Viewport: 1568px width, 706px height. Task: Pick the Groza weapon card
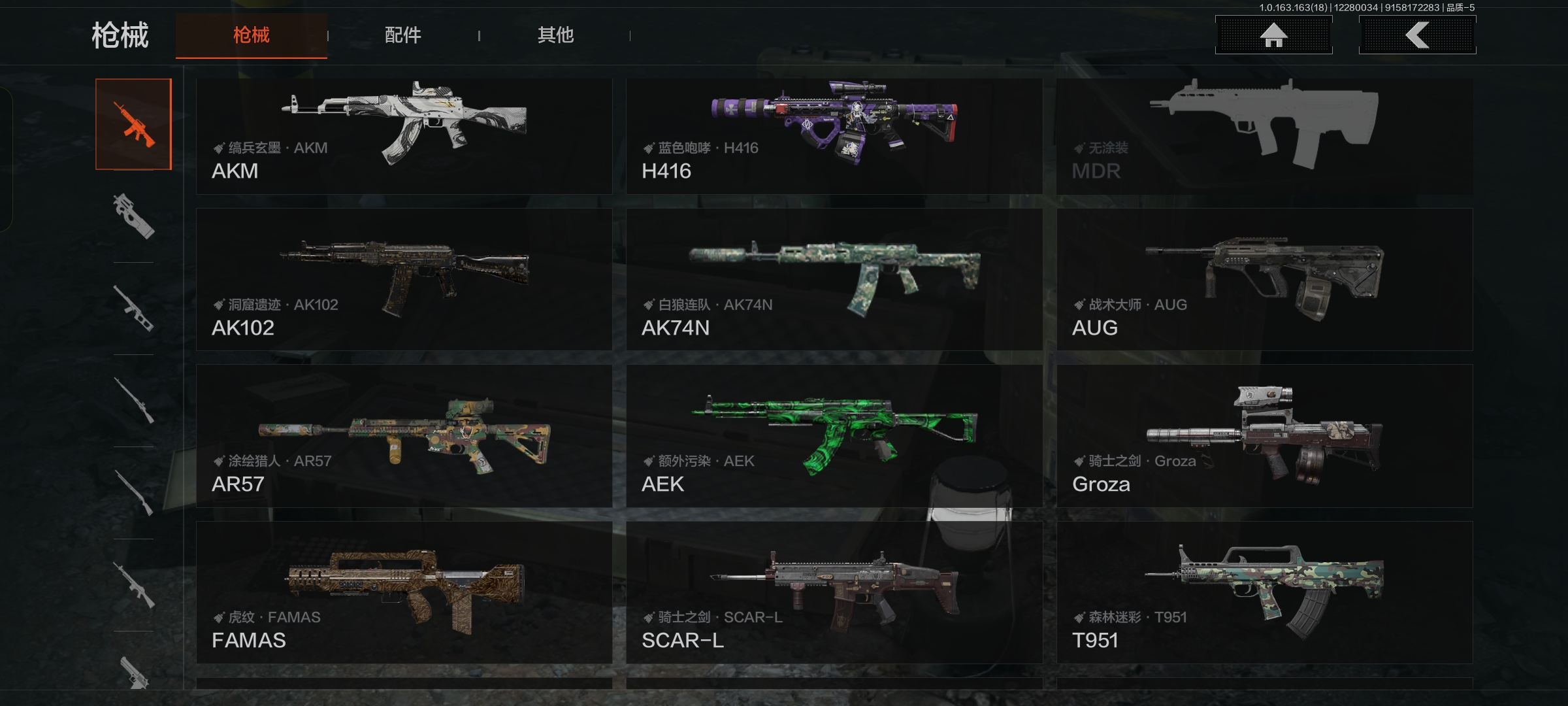(x=1264, y=435)
